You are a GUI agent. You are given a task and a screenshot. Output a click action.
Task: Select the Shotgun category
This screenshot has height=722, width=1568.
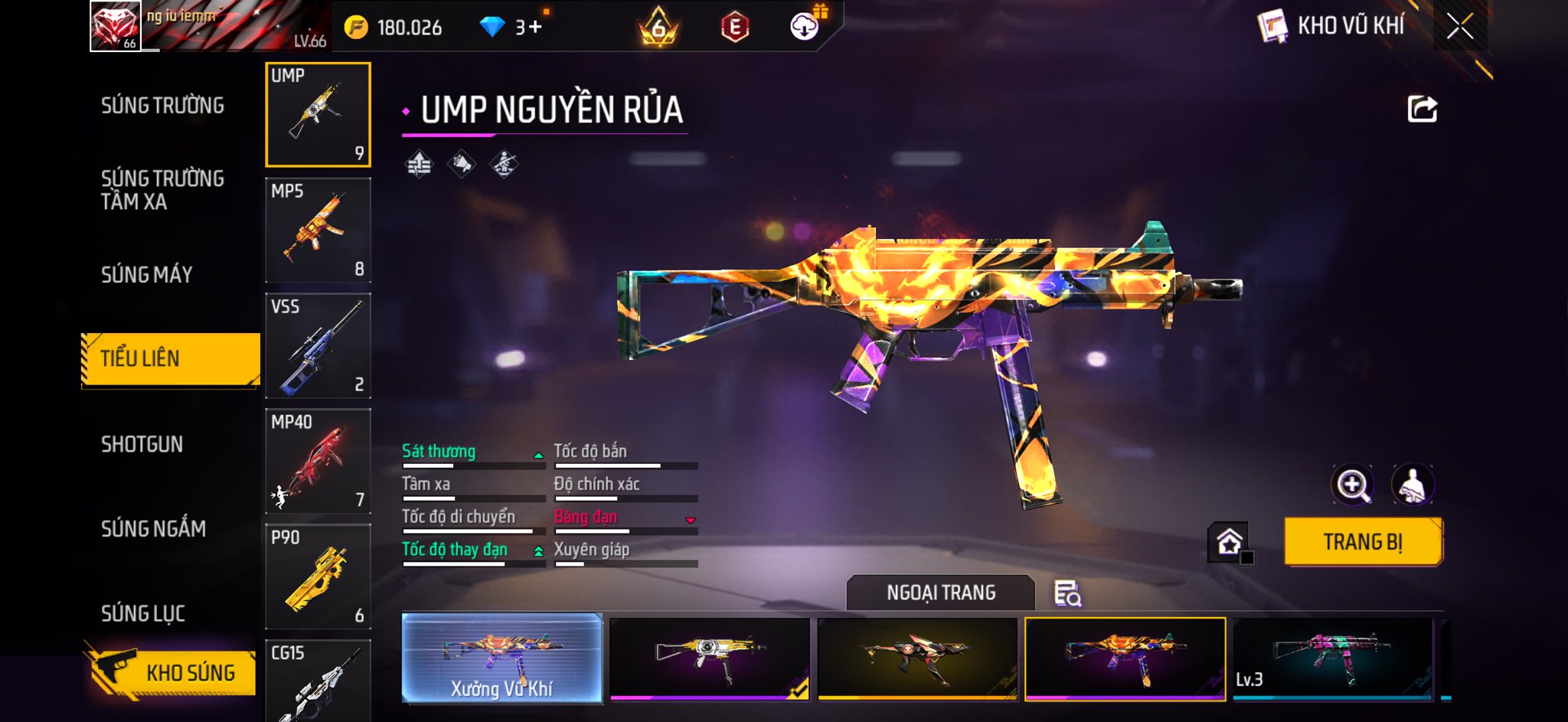coord(142,444)
